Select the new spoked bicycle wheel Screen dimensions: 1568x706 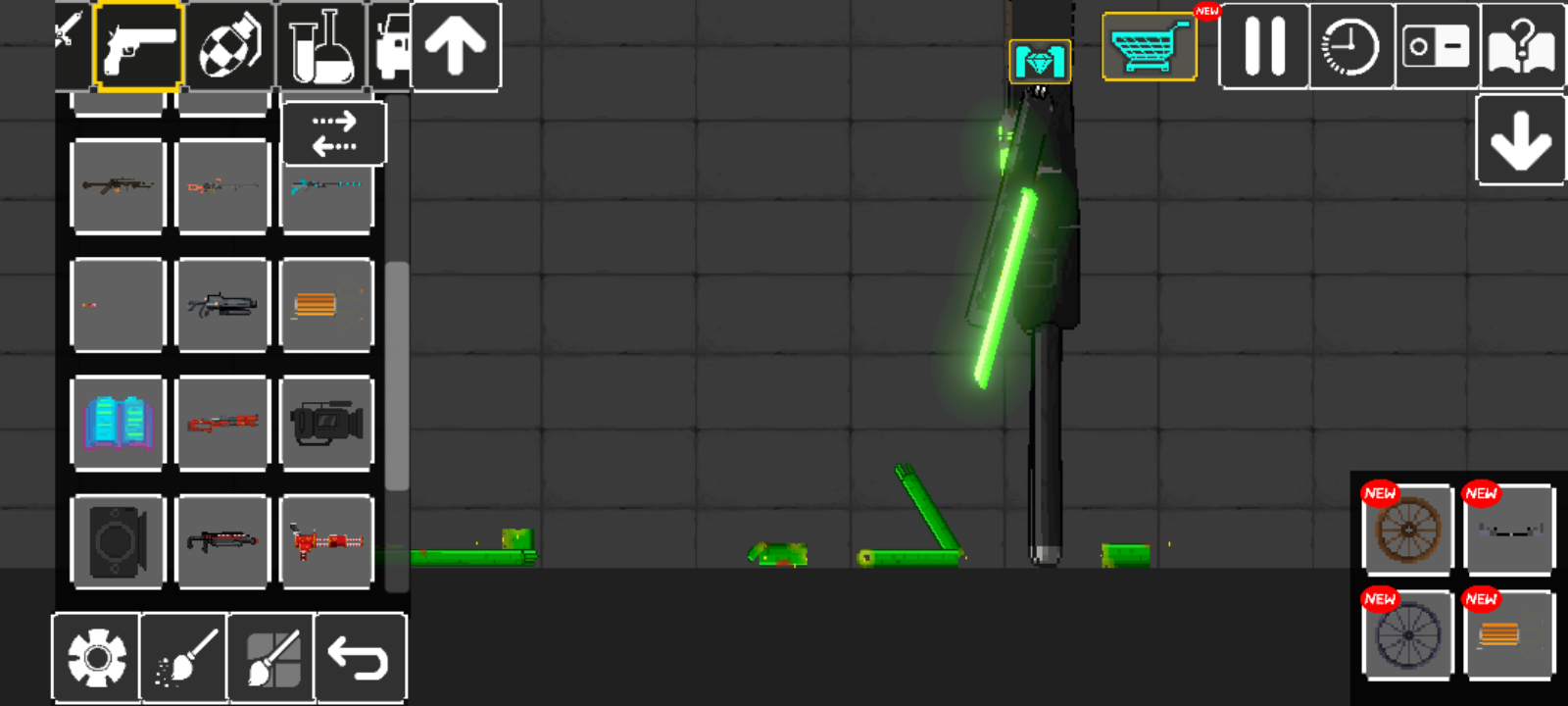coord(1408,634)
